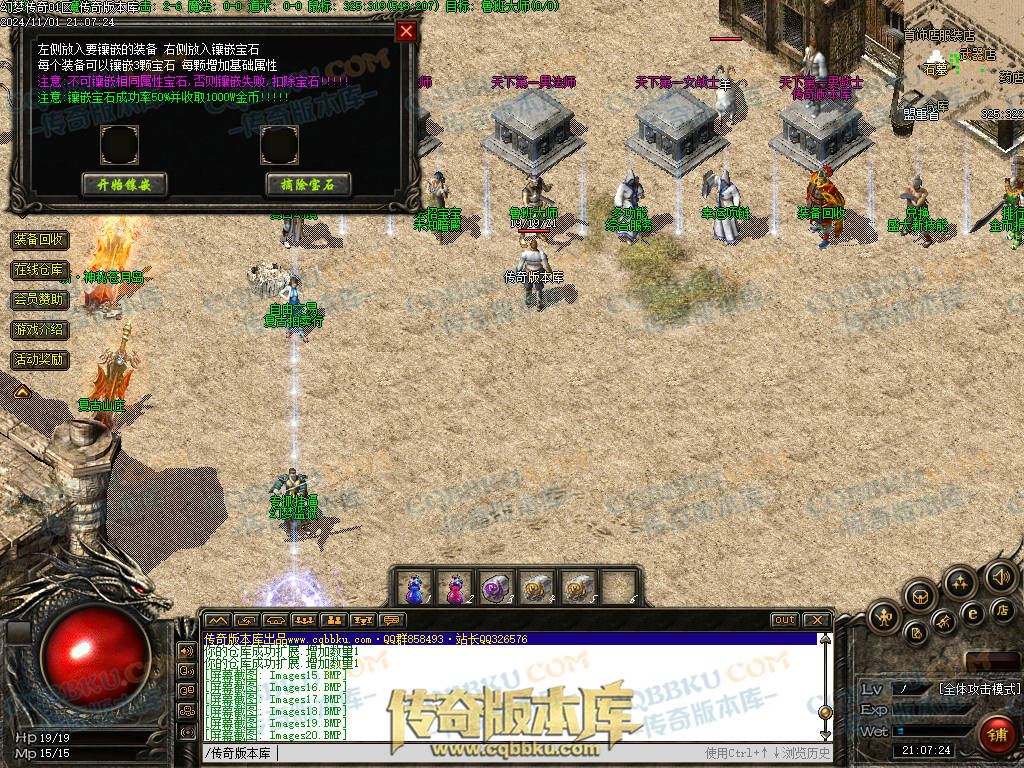Open the 活动奖励 event rewards menu
The width and height of the screenshot is (1024, 768).
[x=39, y=359]
